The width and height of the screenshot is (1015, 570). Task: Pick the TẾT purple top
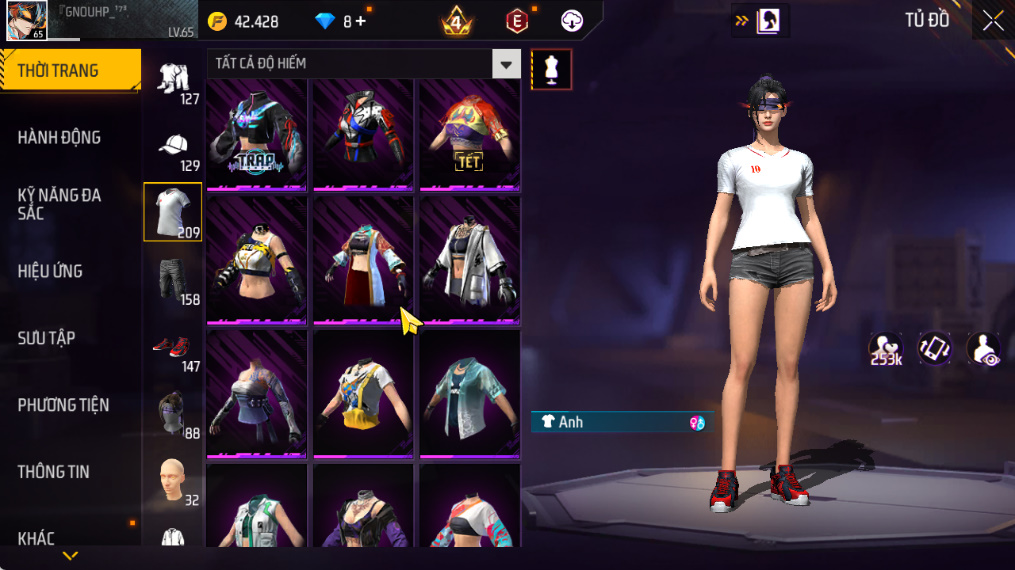[x=469, y=134]
